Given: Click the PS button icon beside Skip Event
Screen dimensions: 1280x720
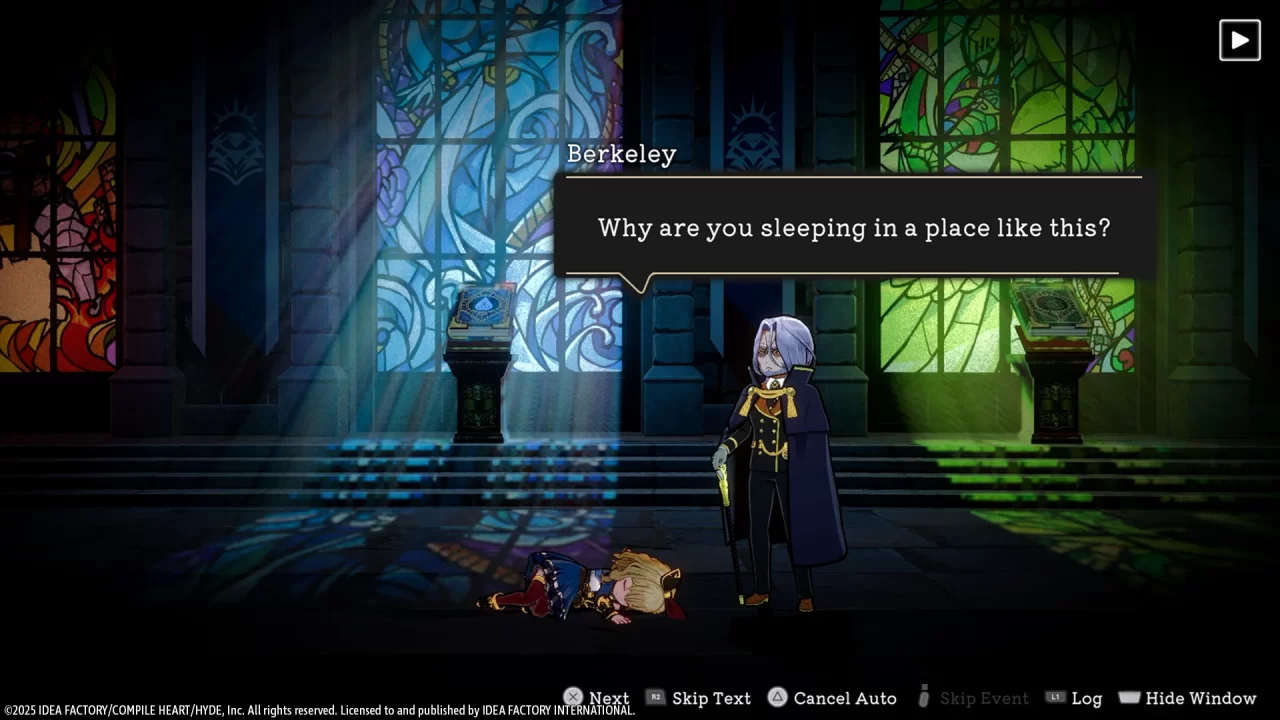Looking at the screenshot, I should 922,698.
